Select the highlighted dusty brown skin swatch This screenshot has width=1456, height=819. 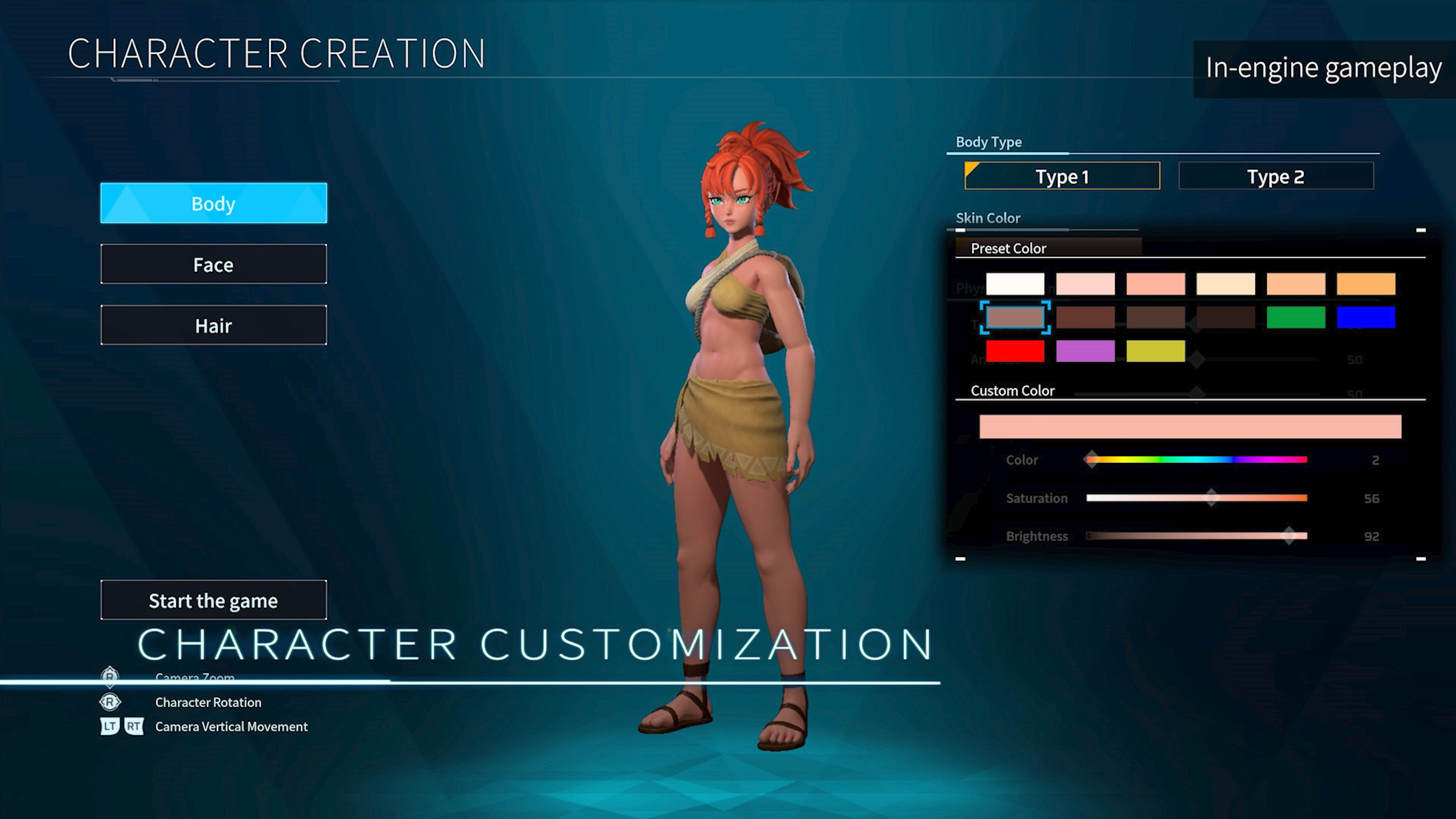click(x=1015, y=317)
